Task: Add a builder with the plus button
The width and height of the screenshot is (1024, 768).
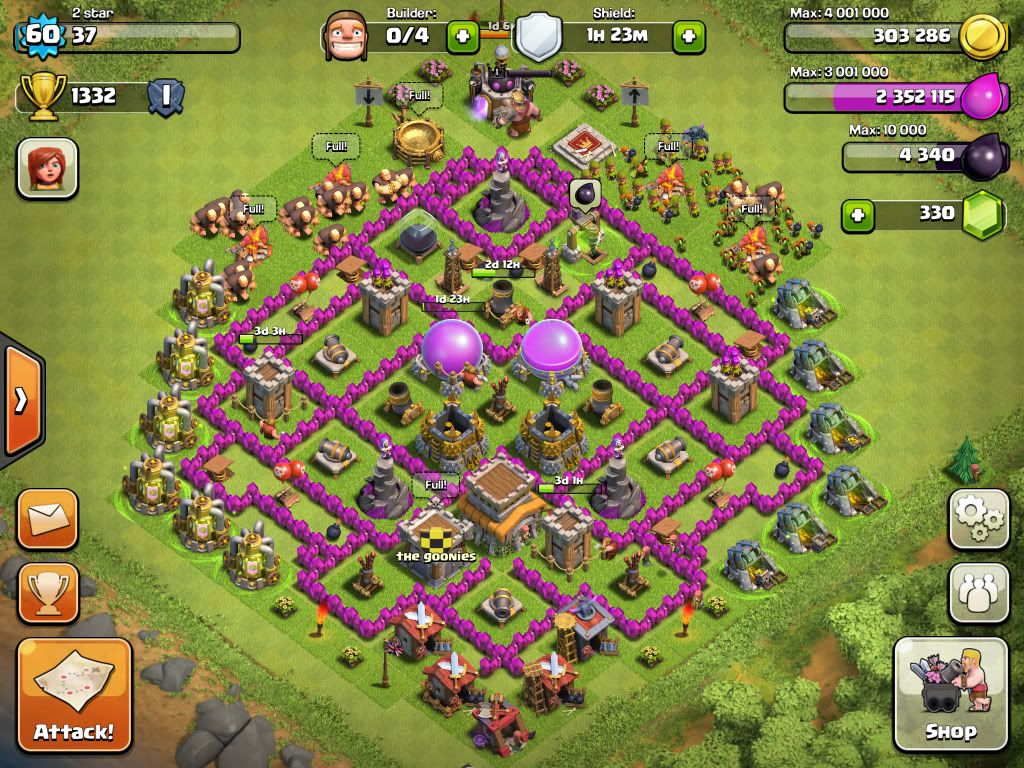Action: pos(461,38)
